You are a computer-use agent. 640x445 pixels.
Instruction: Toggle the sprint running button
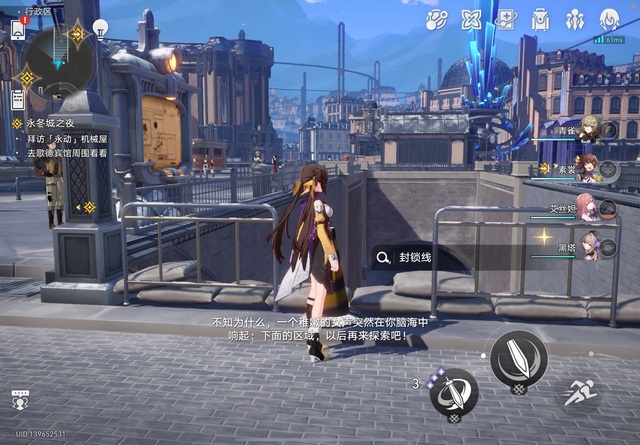pos(580,393)
